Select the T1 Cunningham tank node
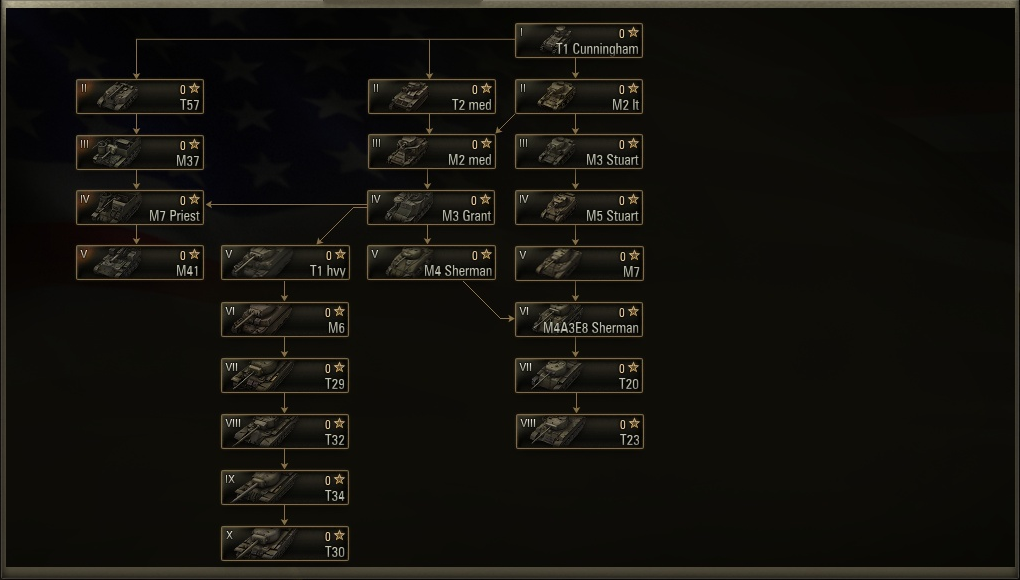The width and height of the screenshot is (1020, 580). [x=579, y=41]
